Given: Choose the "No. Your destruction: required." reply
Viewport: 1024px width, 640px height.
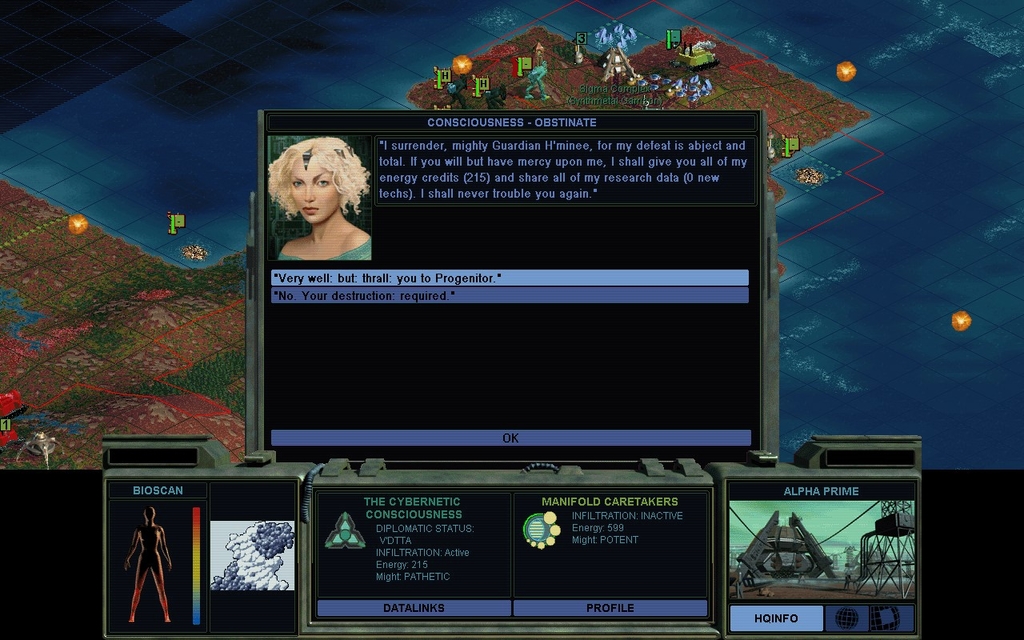Looking at the screenshot, I should click(x=509, y=296).
